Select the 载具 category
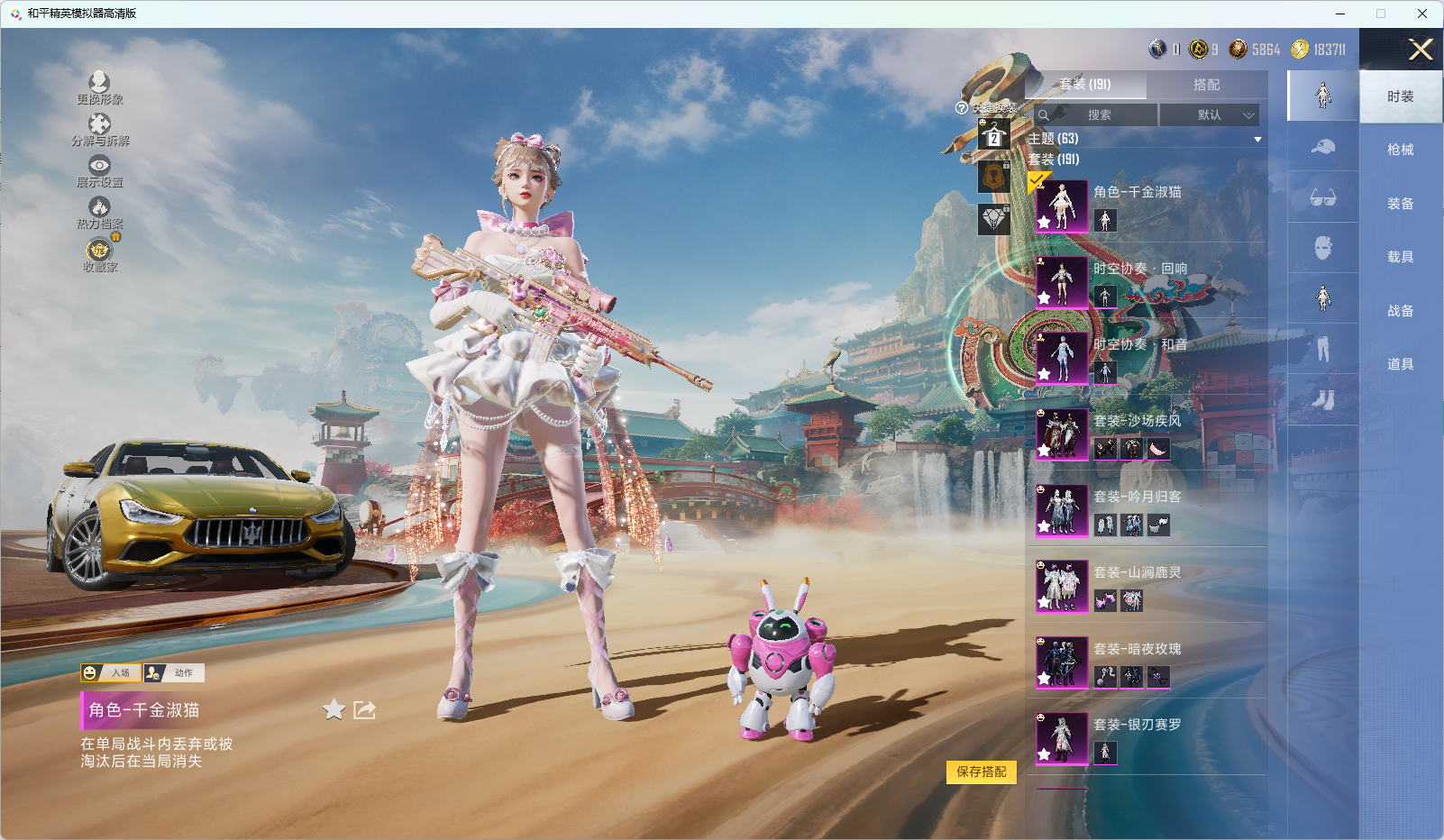The height and width of the screenshot is (840, 1444). 1400,257
